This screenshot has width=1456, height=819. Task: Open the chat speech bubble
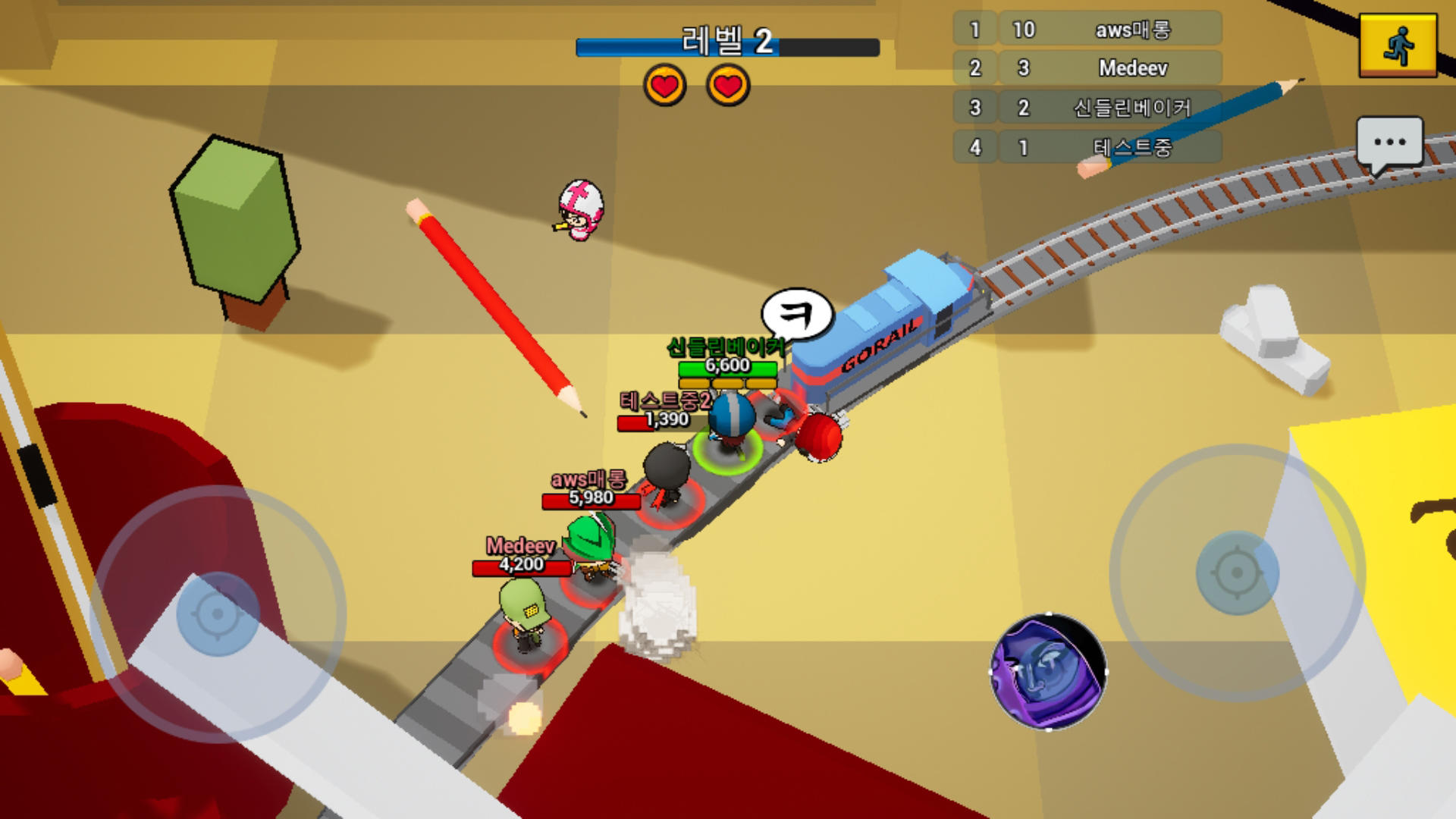tap(1389, 143)
